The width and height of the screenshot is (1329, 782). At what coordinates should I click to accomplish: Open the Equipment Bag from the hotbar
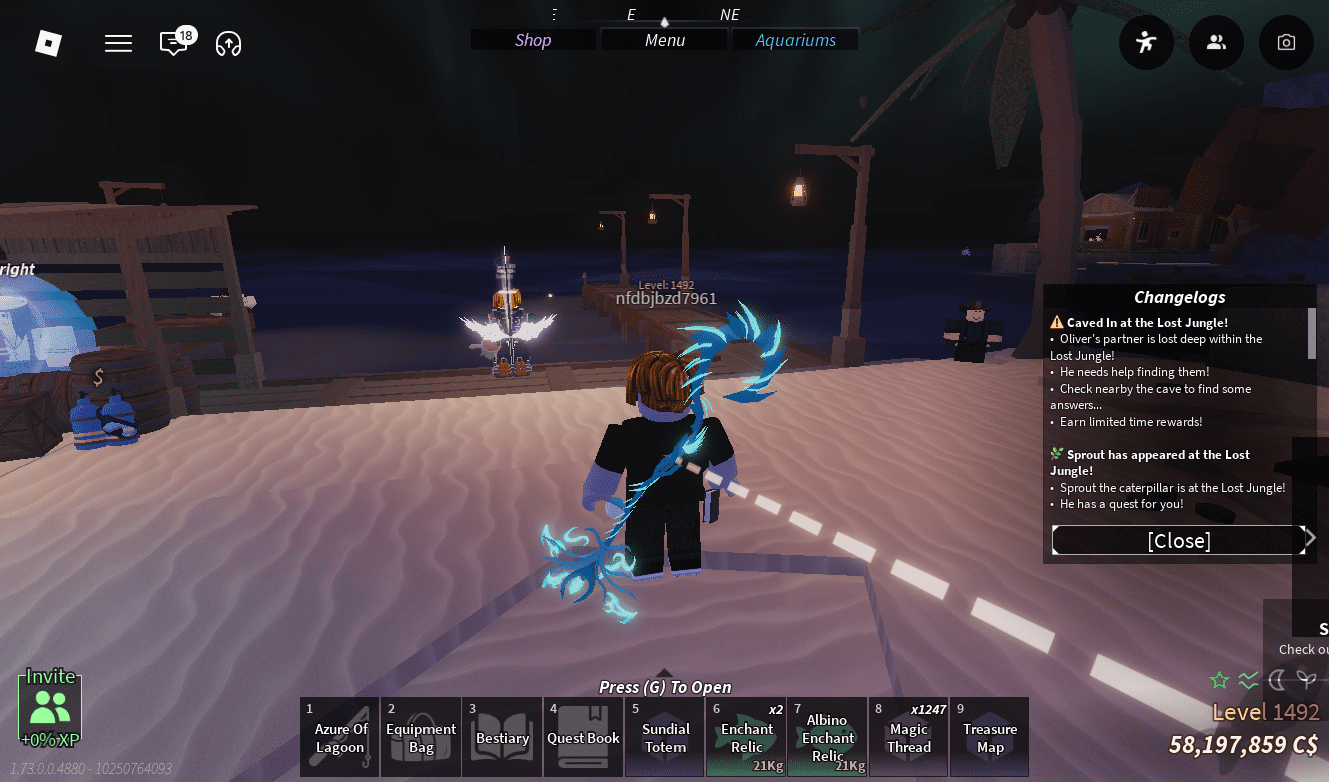tap(420, 737)
